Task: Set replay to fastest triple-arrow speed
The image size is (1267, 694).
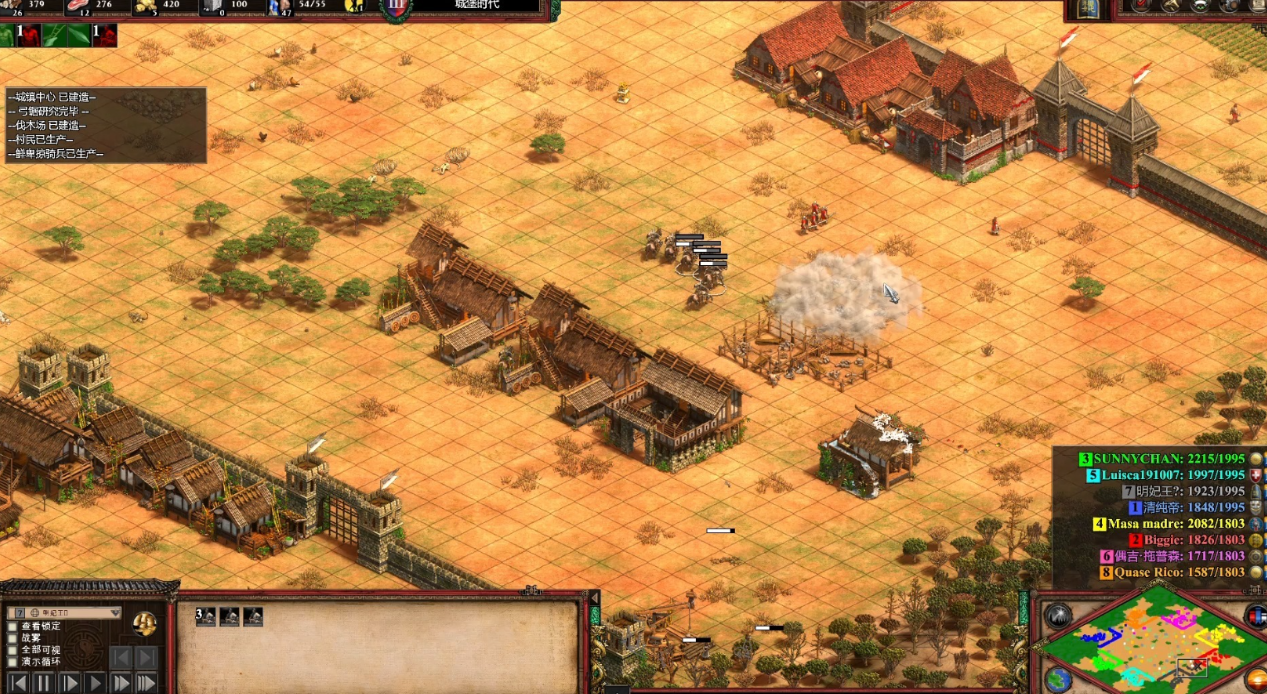Action: point(146,683)
